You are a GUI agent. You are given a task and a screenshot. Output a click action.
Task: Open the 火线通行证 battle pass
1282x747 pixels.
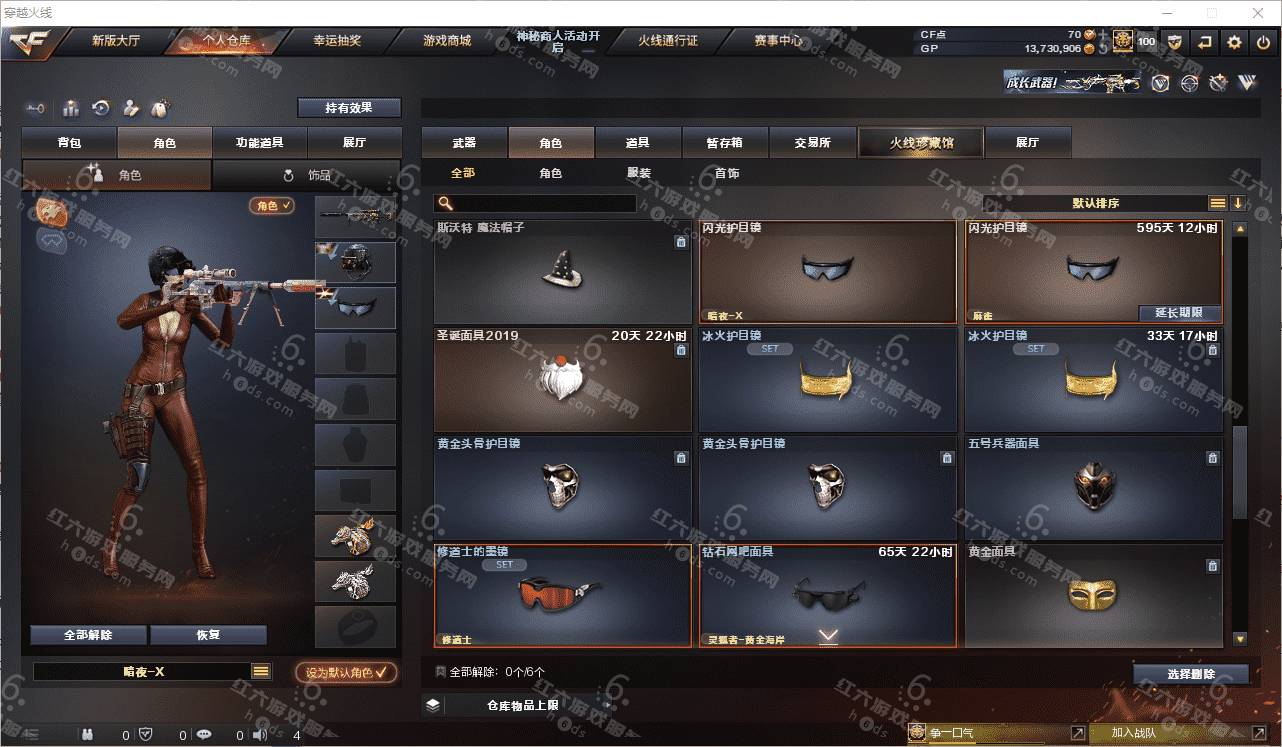tap(668, 41)
